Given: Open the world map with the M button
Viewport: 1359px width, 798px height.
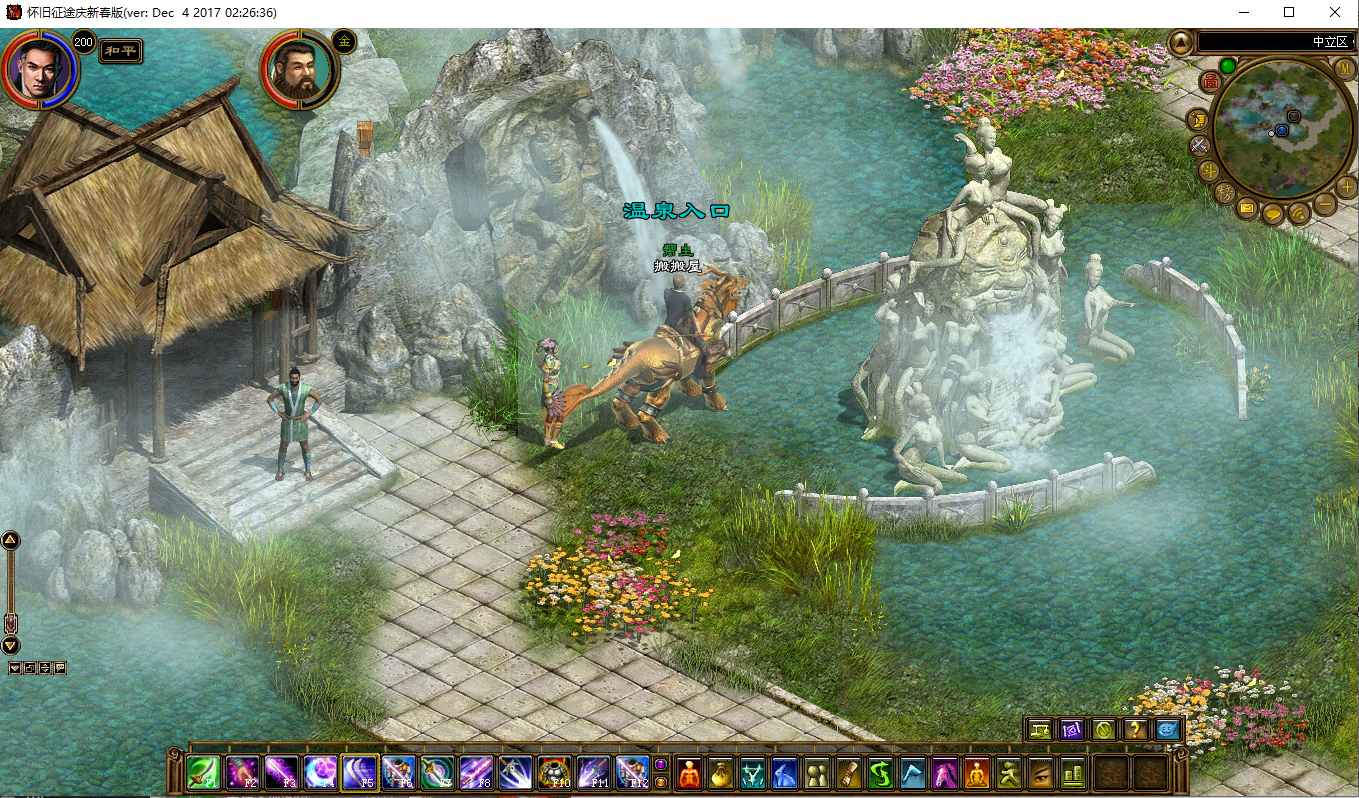Looking at the screenshot, I should point(1344,68).
